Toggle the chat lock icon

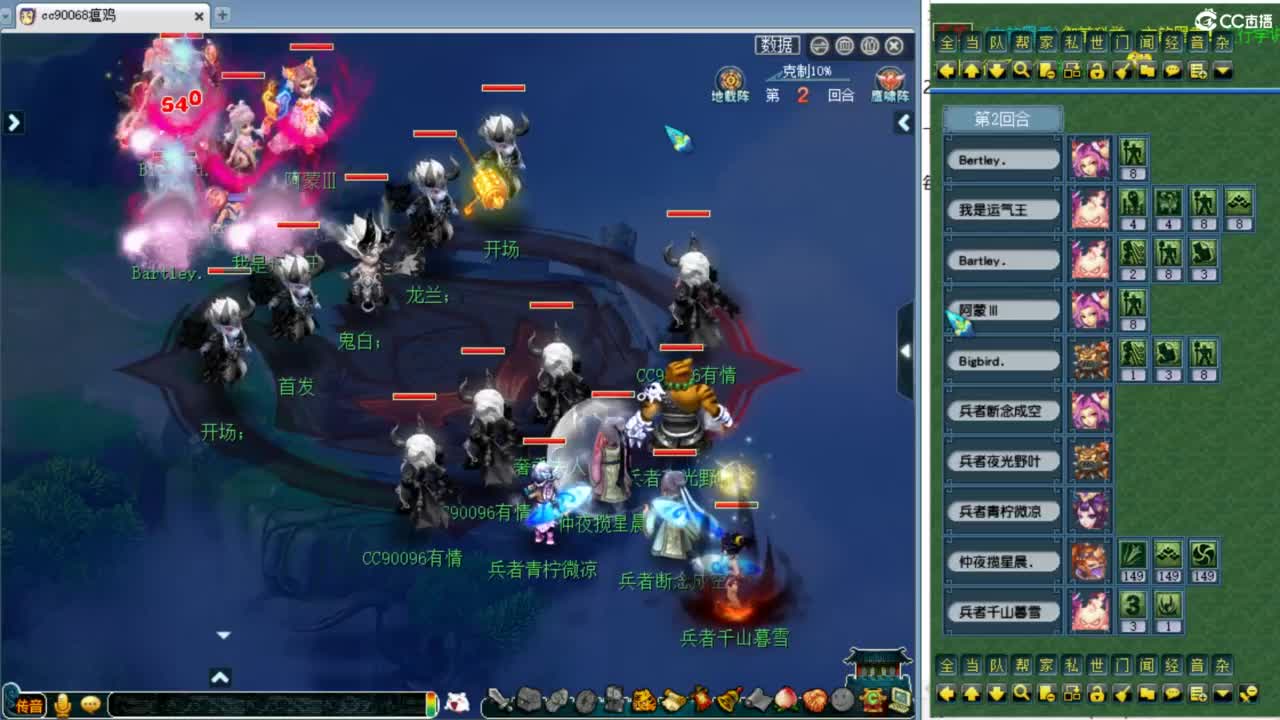[x=1098, y=70]
